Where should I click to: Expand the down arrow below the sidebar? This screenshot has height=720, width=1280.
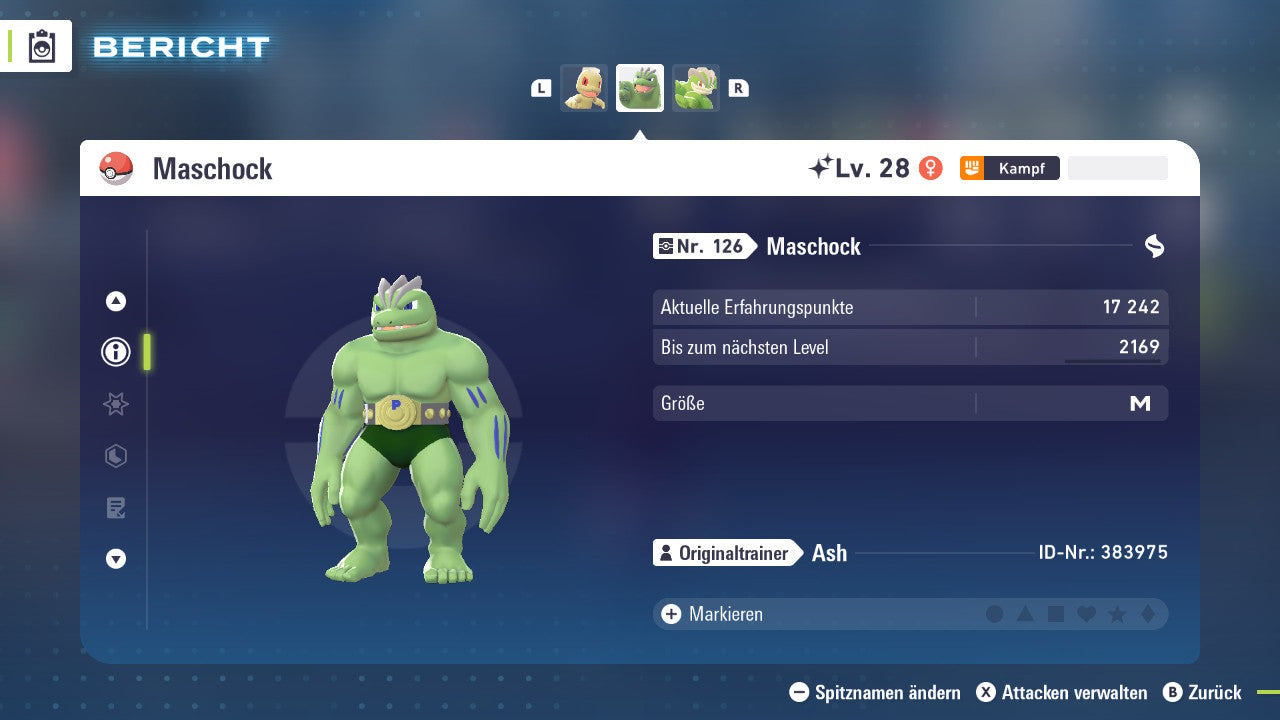(116, 559)
